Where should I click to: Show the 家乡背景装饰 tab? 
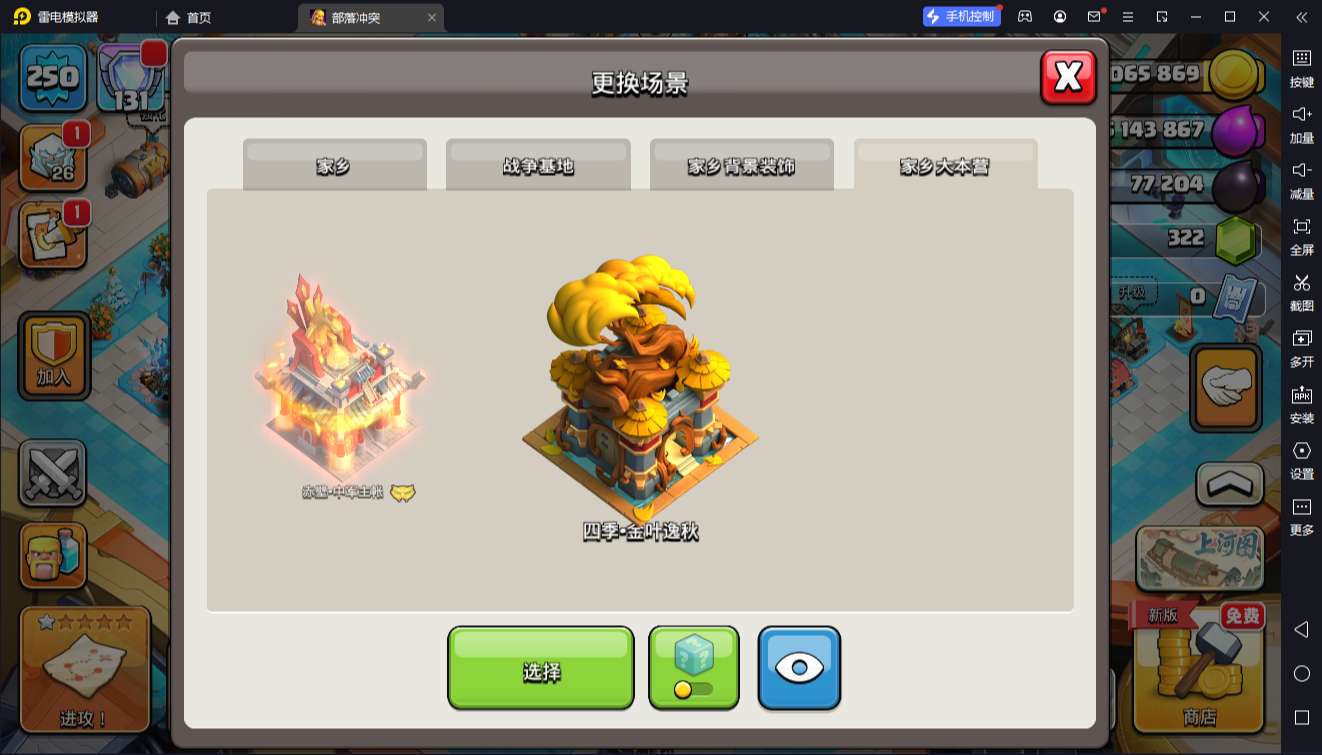pyautogui.click(x=741, y=165)
